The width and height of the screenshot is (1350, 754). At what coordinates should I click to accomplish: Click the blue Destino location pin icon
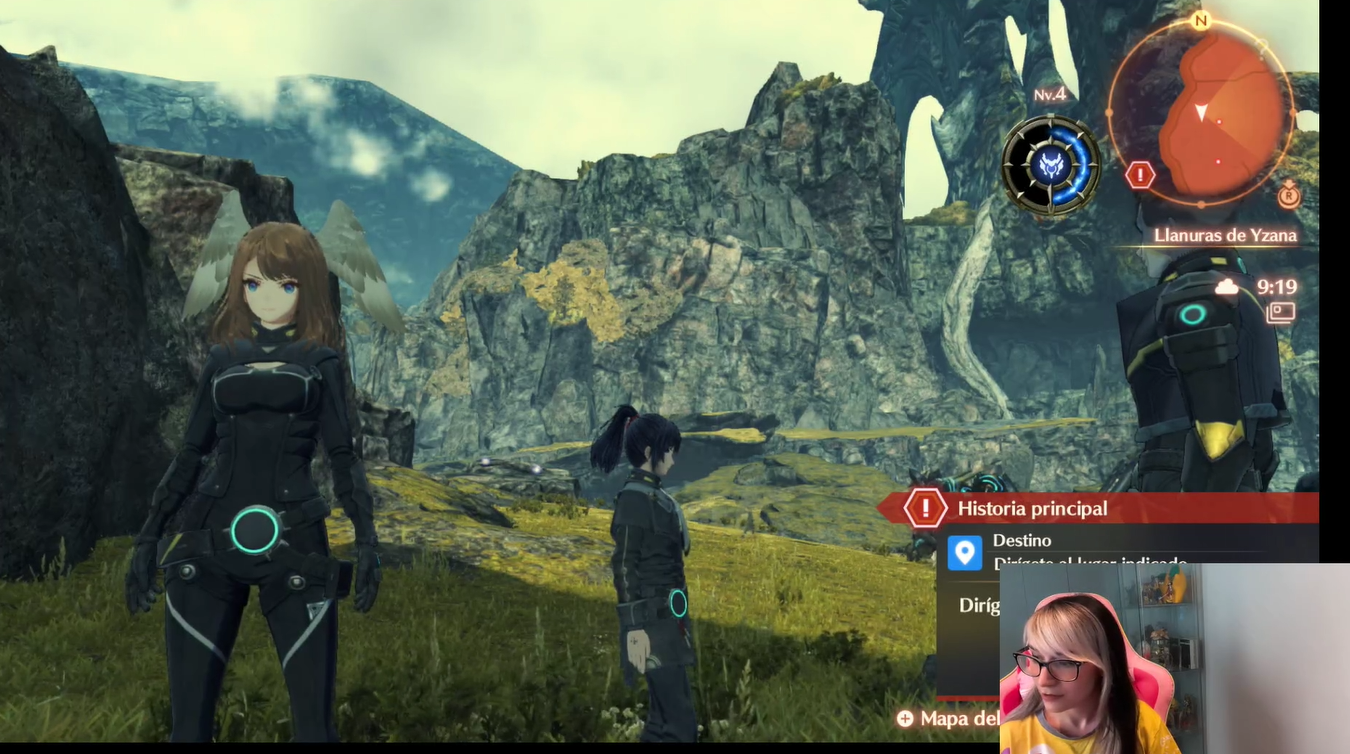point(965,553)
